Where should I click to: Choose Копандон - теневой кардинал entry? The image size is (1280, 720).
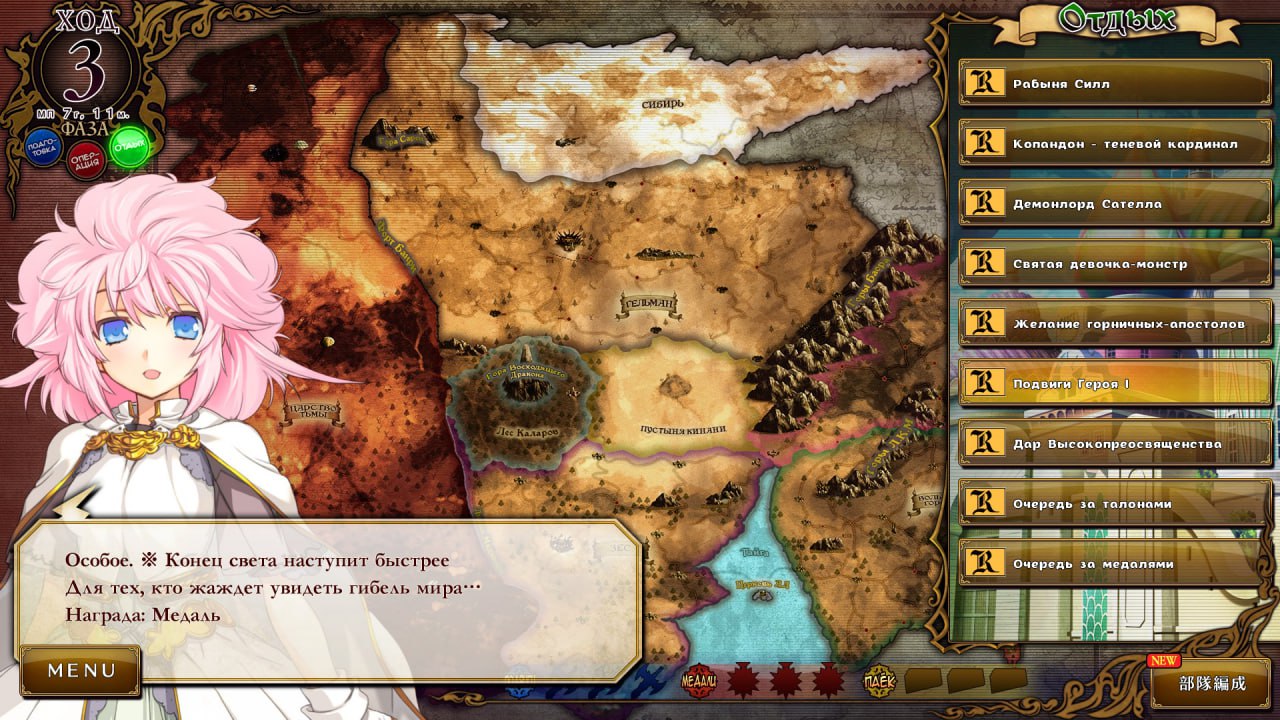tap(1114, 144)
